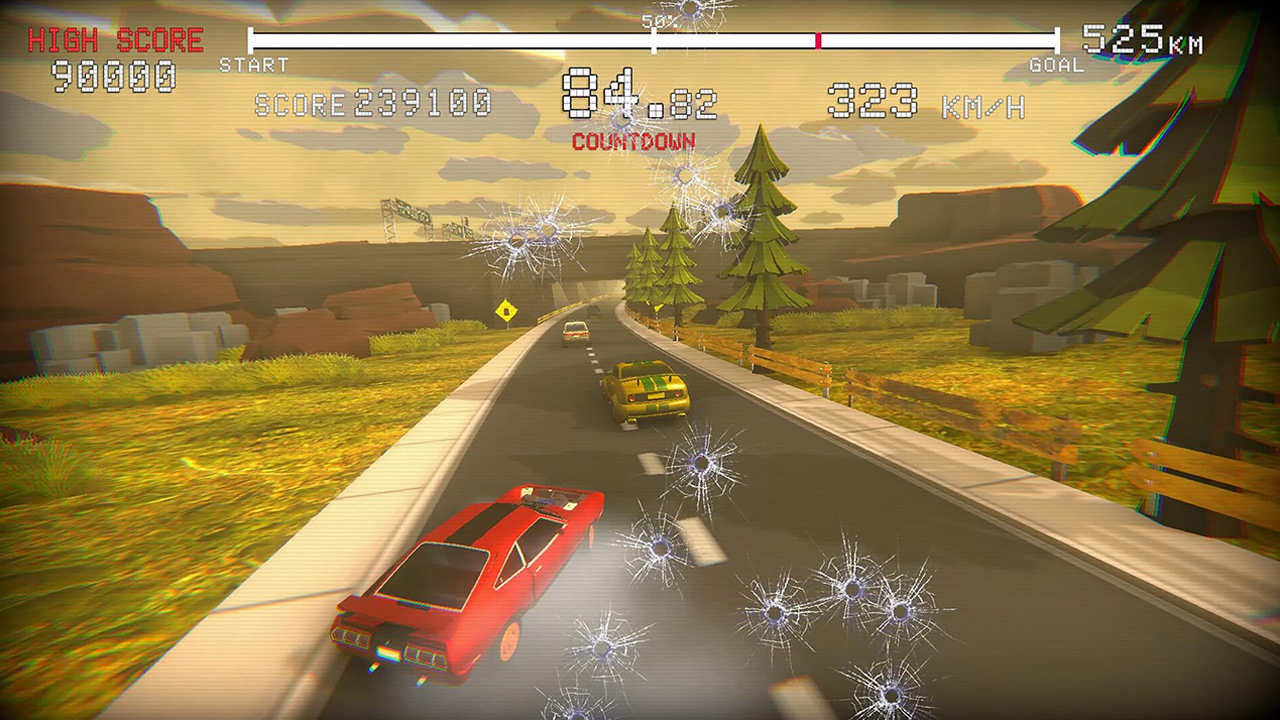Click the red progress marker on track bar
The height and width of the screenshot is (720, 1280).
[x=818, y=42]
